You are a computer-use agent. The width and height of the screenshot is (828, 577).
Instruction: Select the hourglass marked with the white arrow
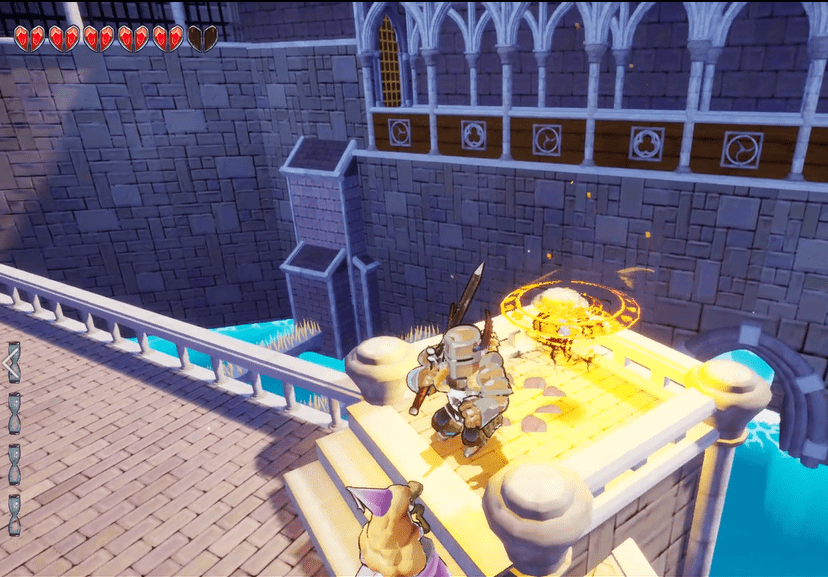pos(14,363)
